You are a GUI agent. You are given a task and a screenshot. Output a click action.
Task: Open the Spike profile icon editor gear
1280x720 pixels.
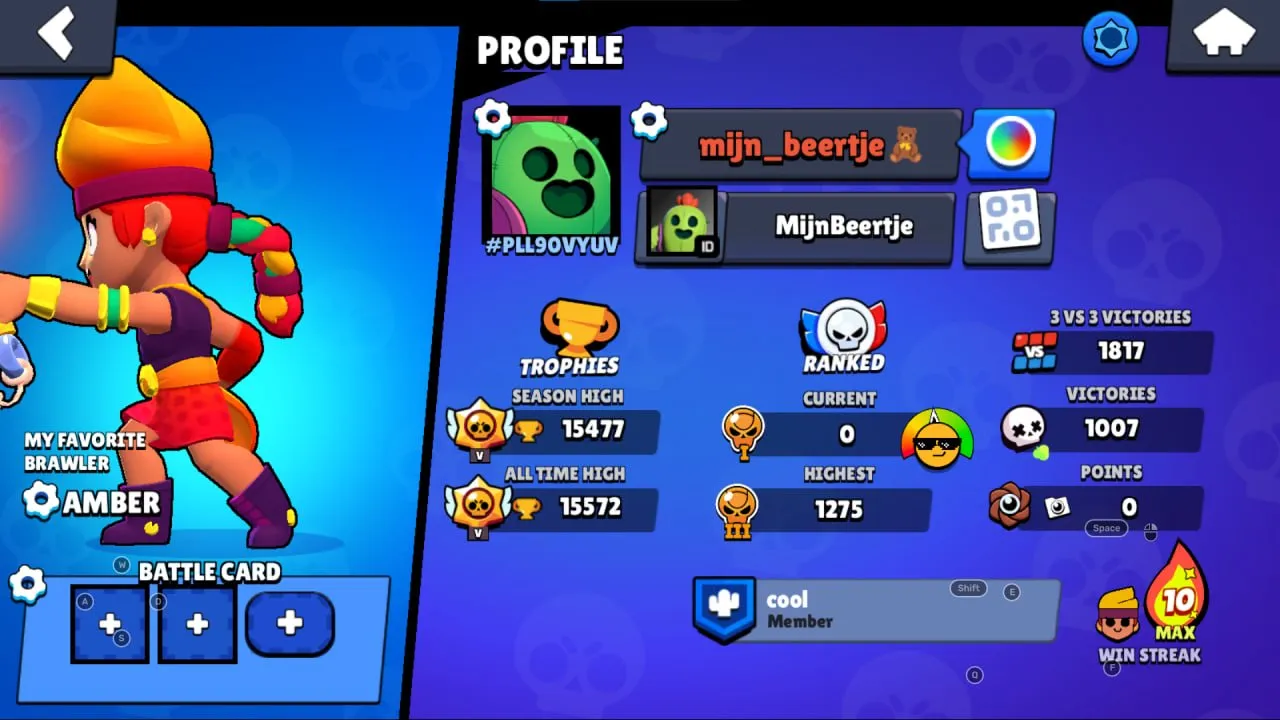pos(492,115)
